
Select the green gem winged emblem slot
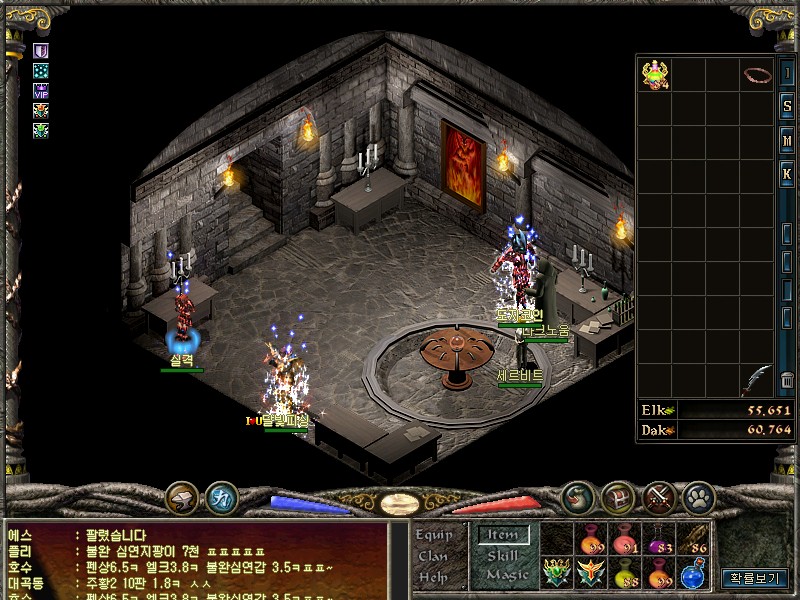pos(556,574)
